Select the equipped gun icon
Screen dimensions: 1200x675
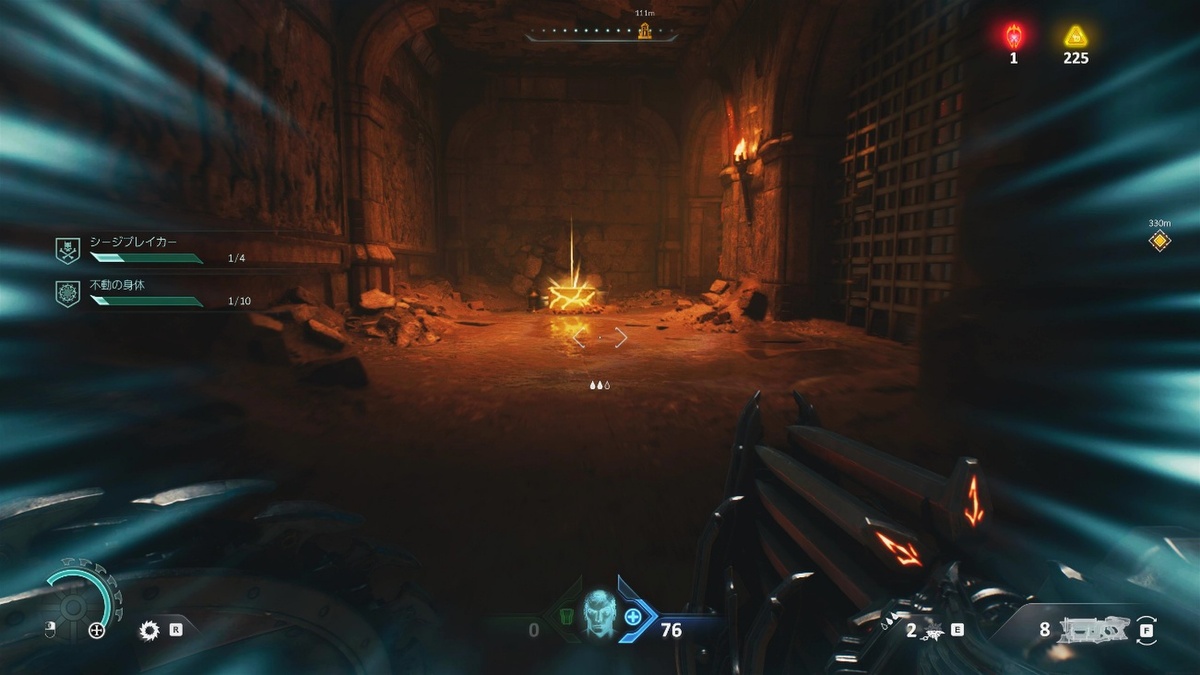tap(1094, 629)
